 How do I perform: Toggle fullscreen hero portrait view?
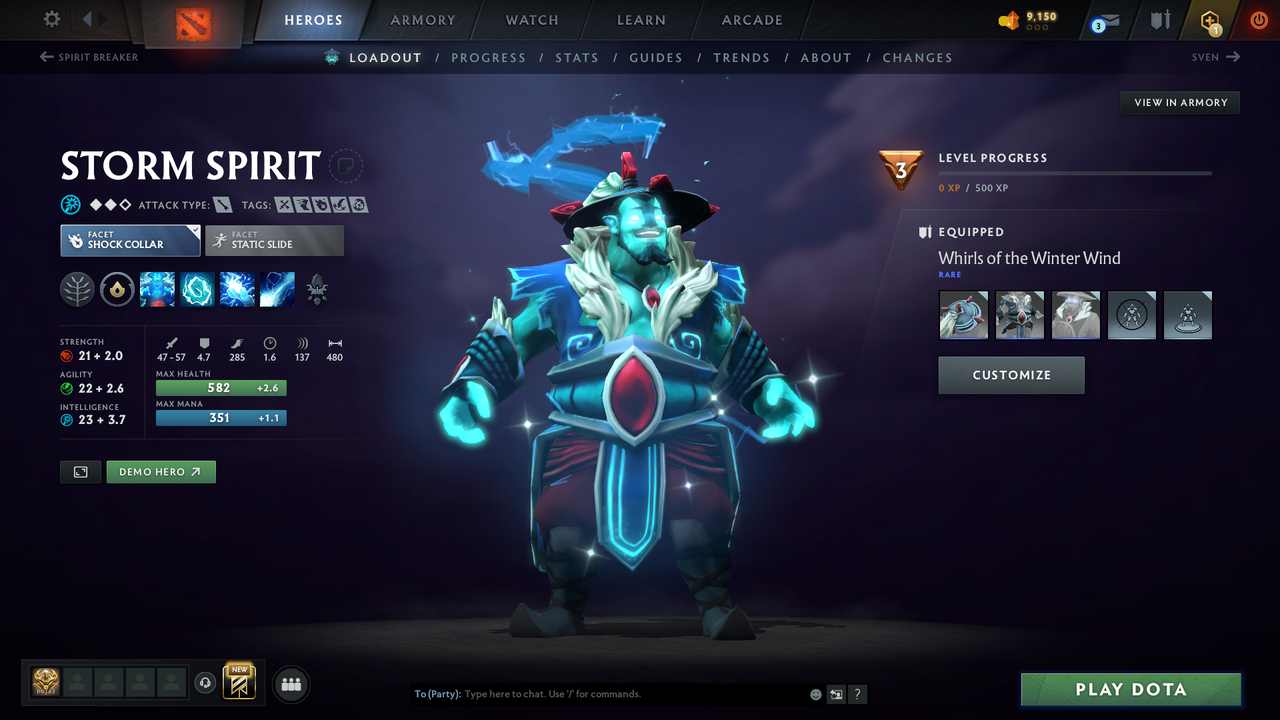(x=80, y=471)
